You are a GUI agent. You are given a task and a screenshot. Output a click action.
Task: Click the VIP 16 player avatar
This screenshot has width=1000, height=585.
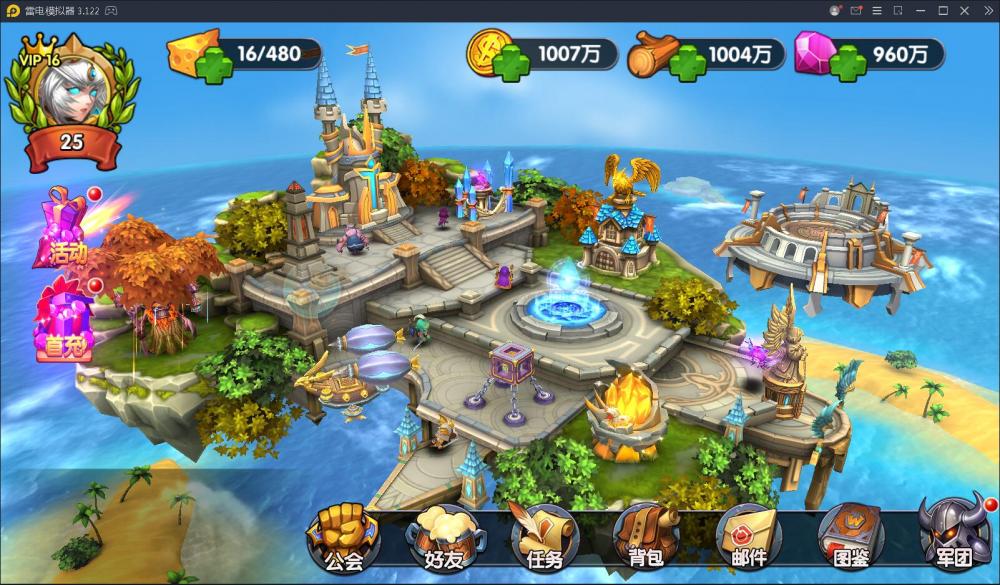coord(70,92)
